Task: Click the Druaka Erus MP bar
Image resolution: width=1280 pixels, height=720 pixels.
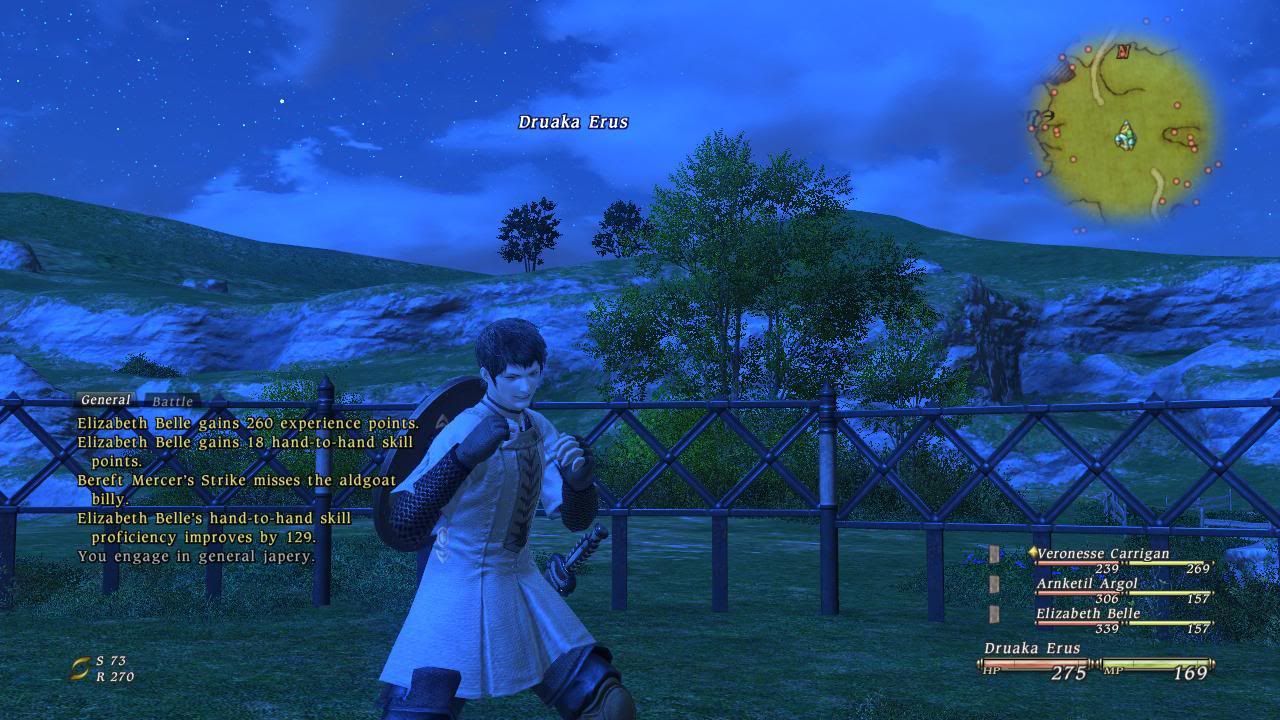Action: click(1156, 663)
